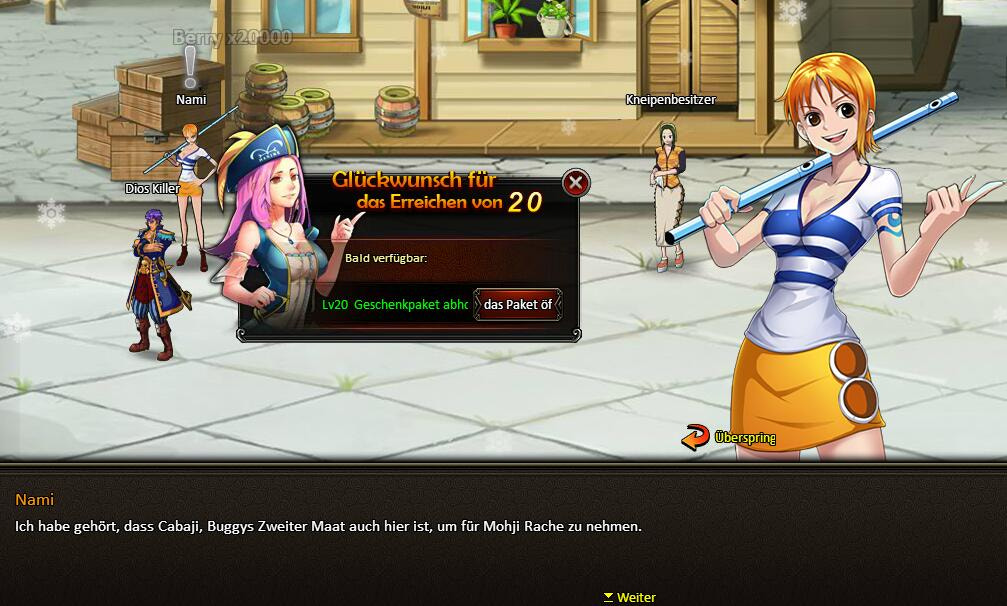Continue the dialogue with Weiter
This screenshot has height=606, width=1007.
point(630,597)
